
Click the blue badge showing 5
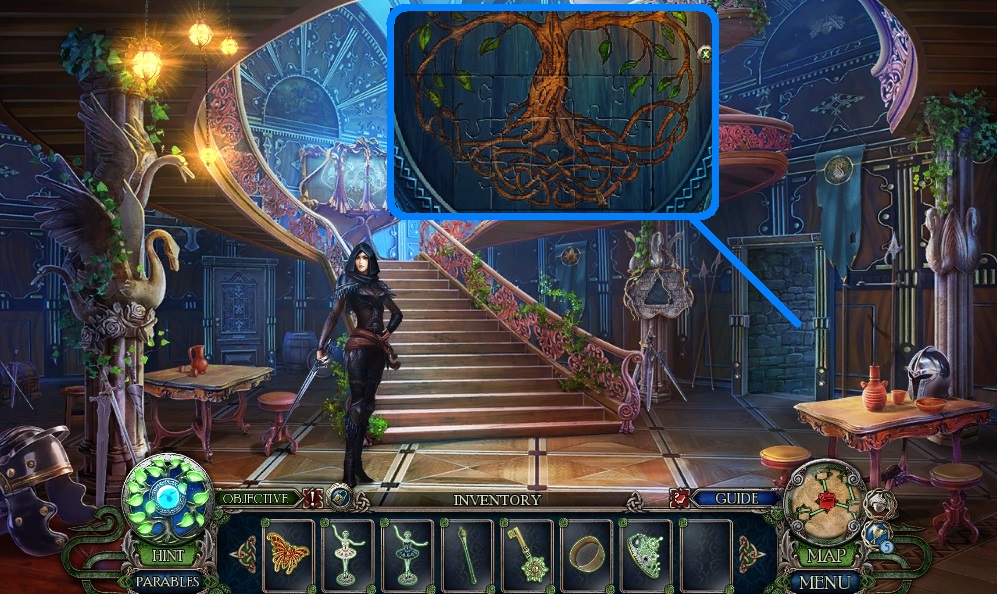point(885,546)
